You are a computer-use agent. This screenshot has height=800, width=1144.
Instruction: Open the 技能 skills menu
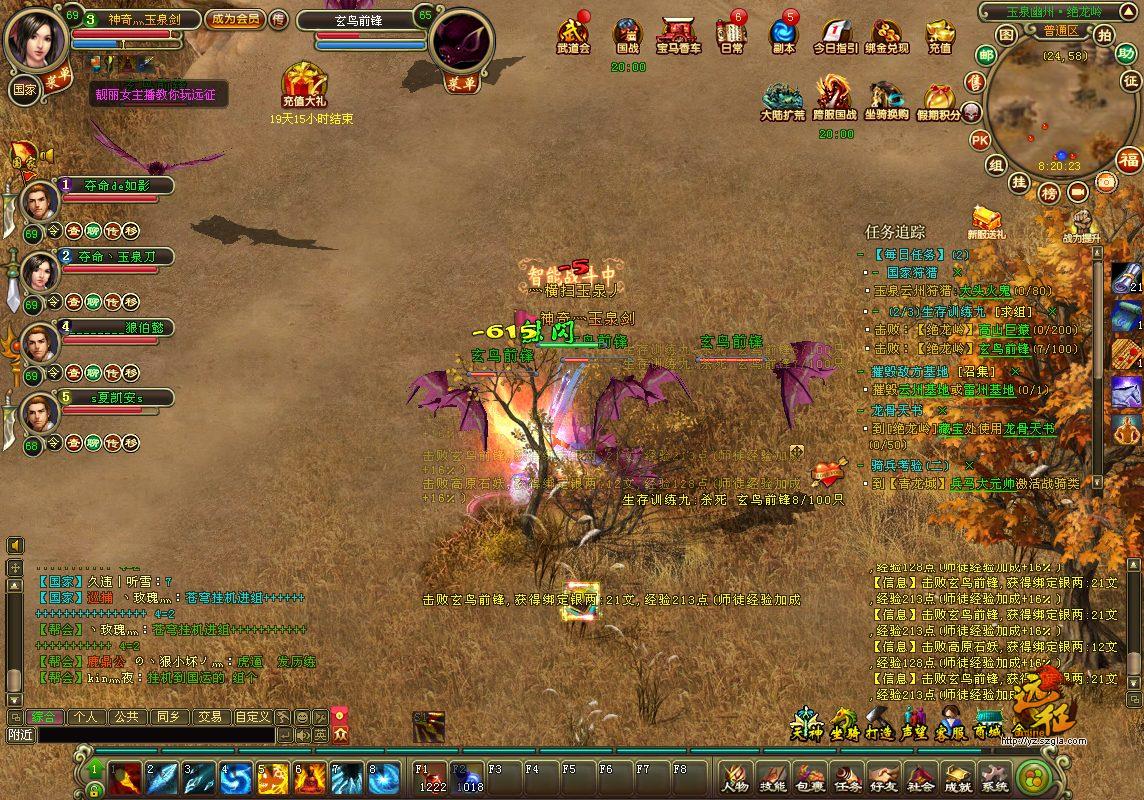(x=772, y=777)
